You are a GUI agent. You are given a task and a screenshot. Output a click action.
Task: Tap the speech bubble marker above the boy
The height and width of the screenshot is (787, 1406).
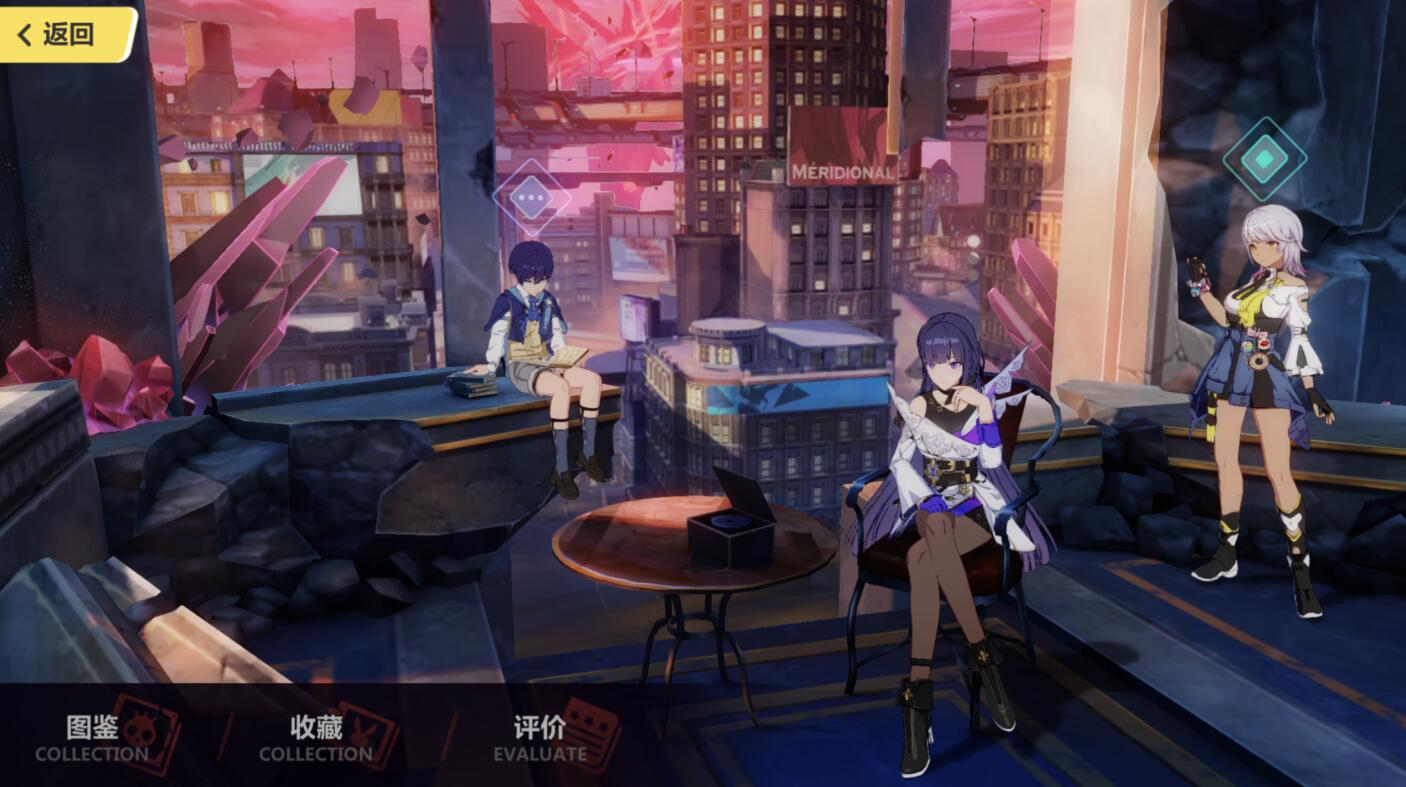pyautogui.click(x=531, y=198)
